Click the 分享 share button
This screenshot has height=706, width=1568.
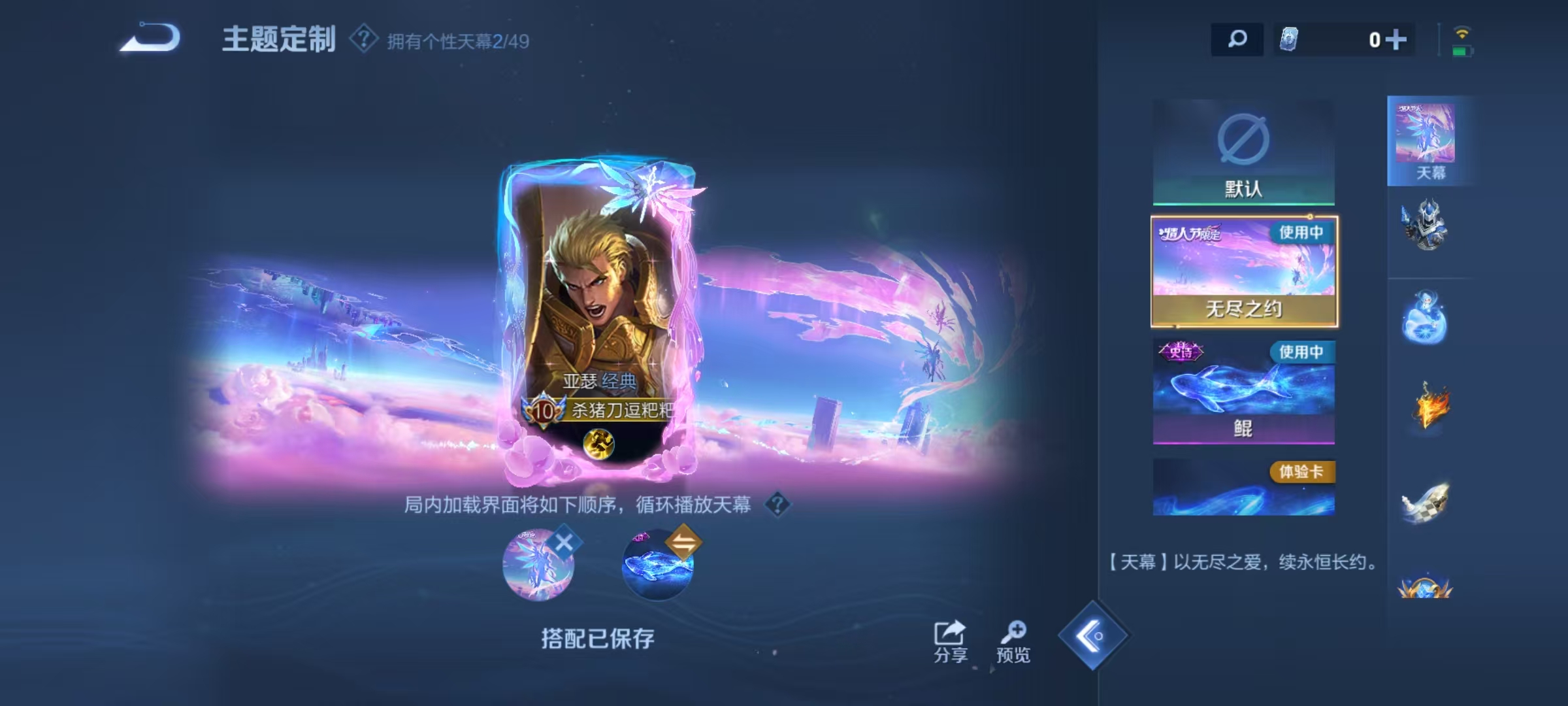[949, 637]
